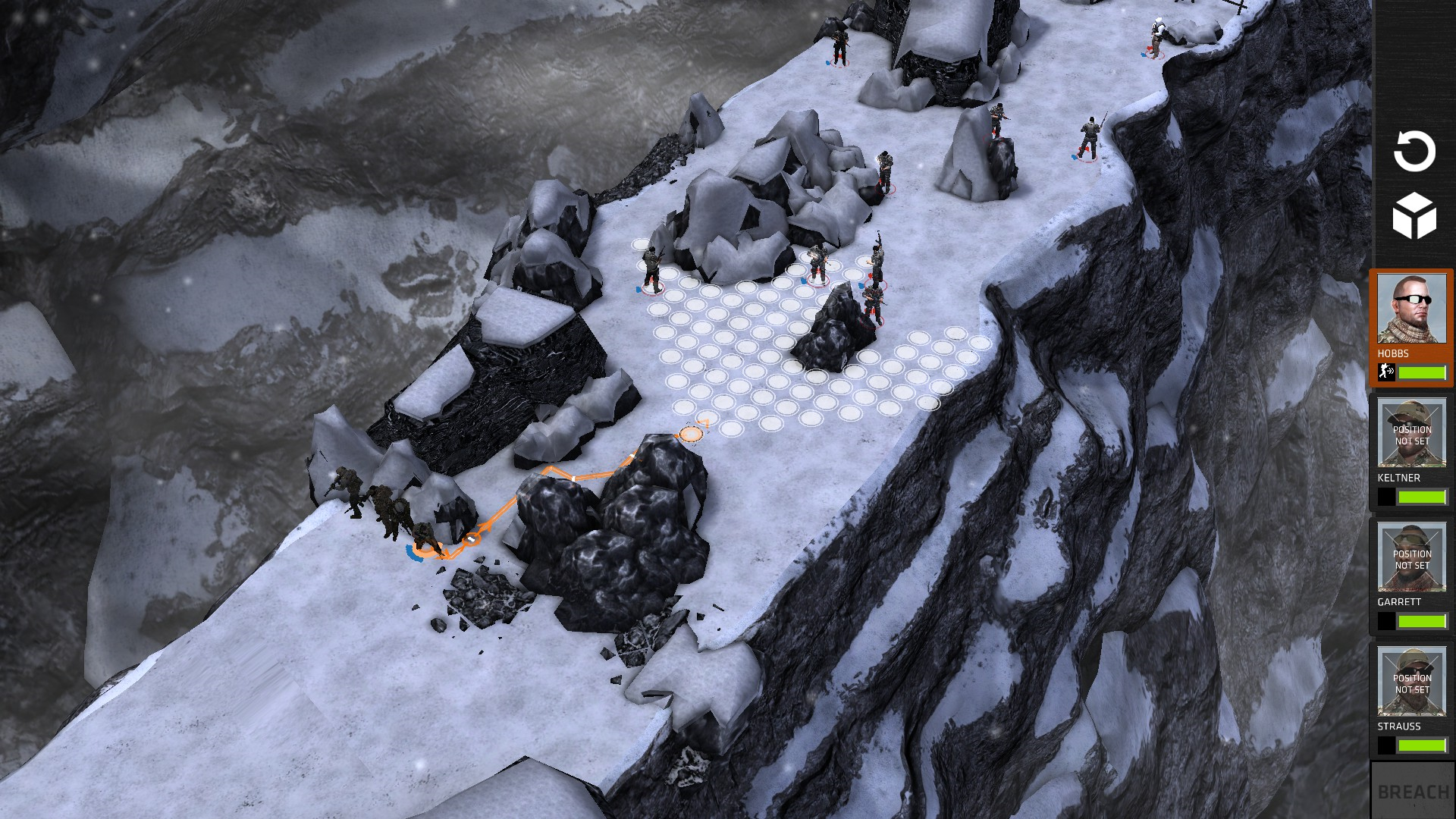The height and width of the screenshot is (819, 1456).
Task: Select the orange path waypoint circle
Action: pyautogui.click(x=691, y=435)
